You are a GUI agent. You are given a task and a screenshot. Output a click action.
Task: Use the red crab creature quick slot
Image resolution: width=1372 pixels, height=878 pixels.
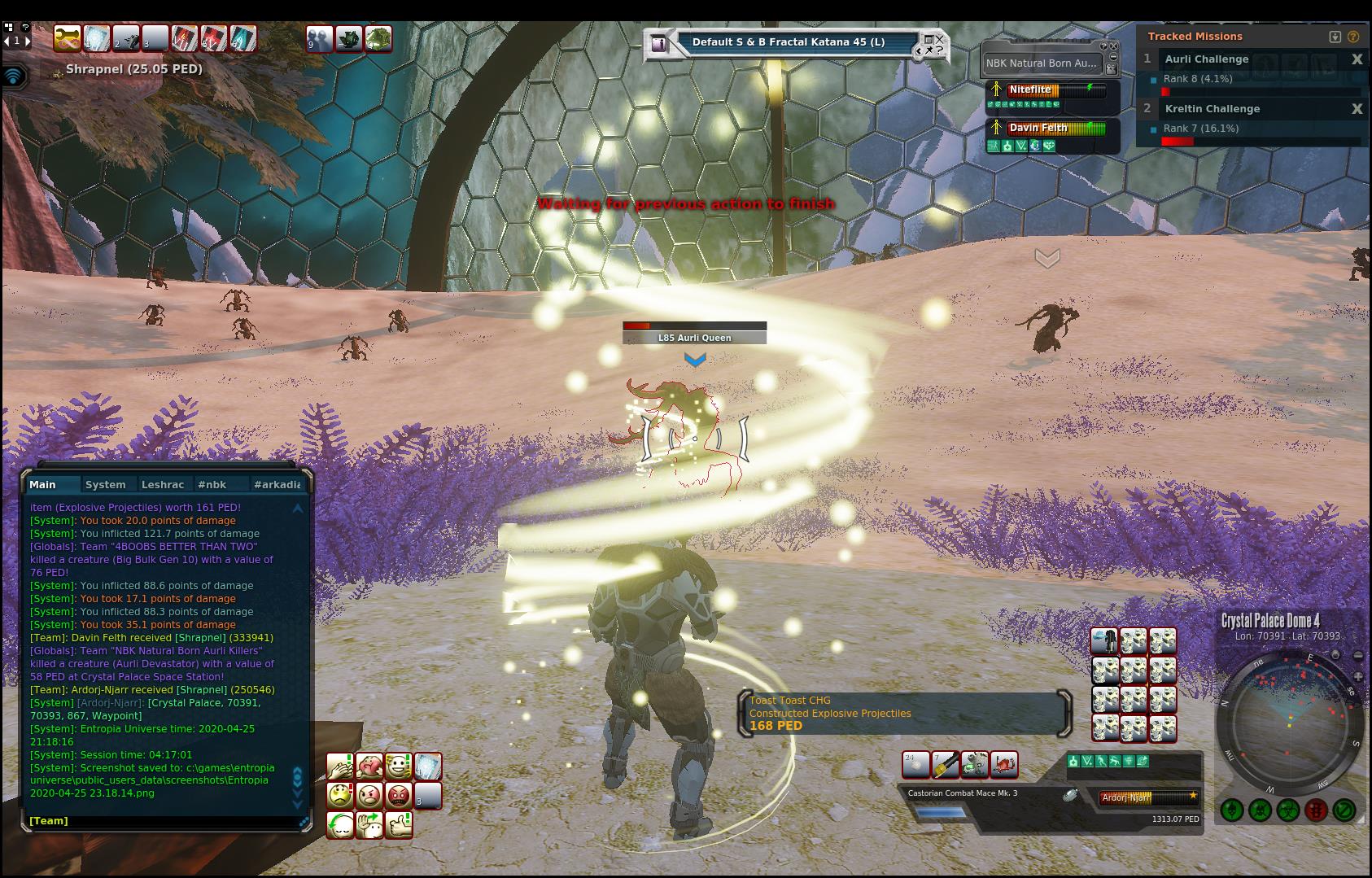1004,765
